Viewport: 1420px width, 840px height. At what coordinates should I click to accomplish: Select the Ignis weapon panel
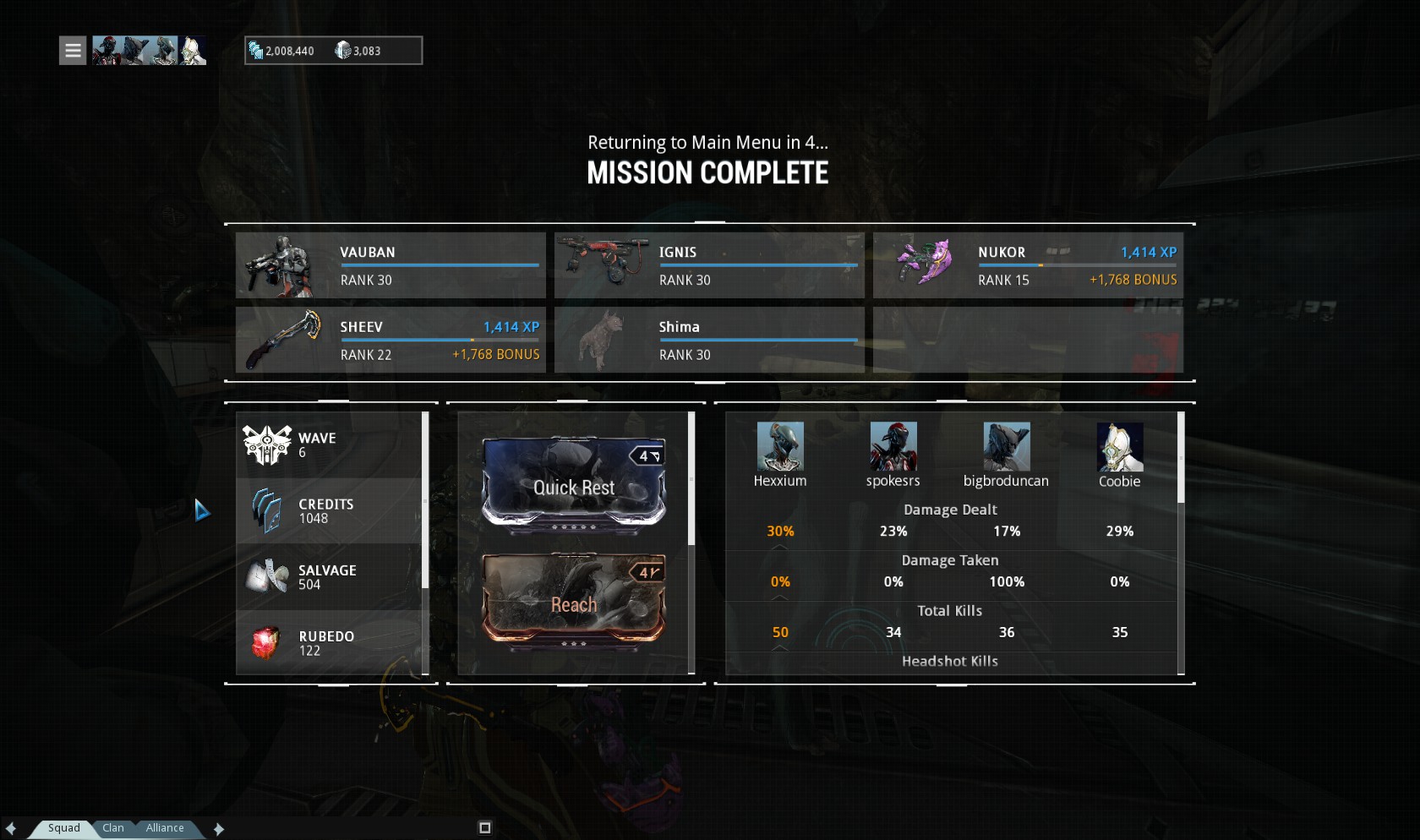(x=709, y=265)
